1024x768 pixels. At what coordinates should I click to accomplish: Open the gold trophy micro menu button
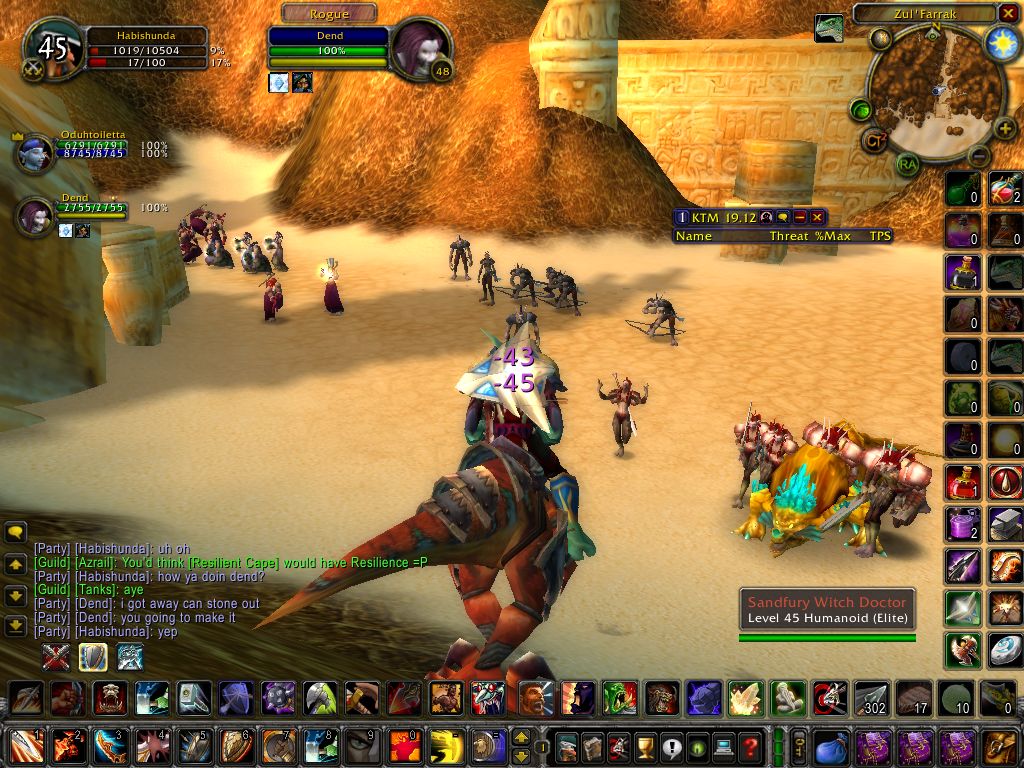click(646, 745)
